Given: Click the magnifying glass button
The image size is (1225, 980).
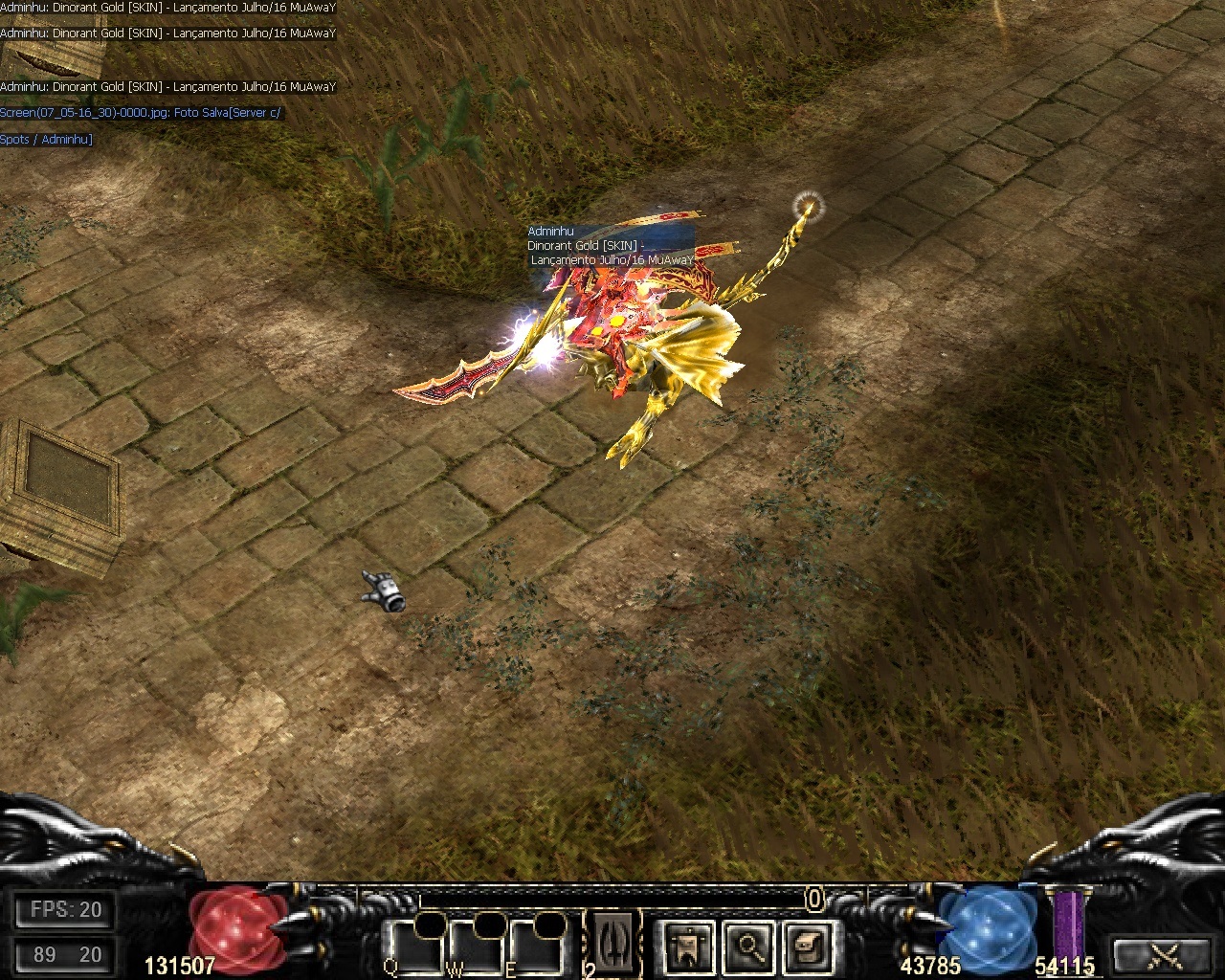Looking at the screenshot, I should 746,947.
